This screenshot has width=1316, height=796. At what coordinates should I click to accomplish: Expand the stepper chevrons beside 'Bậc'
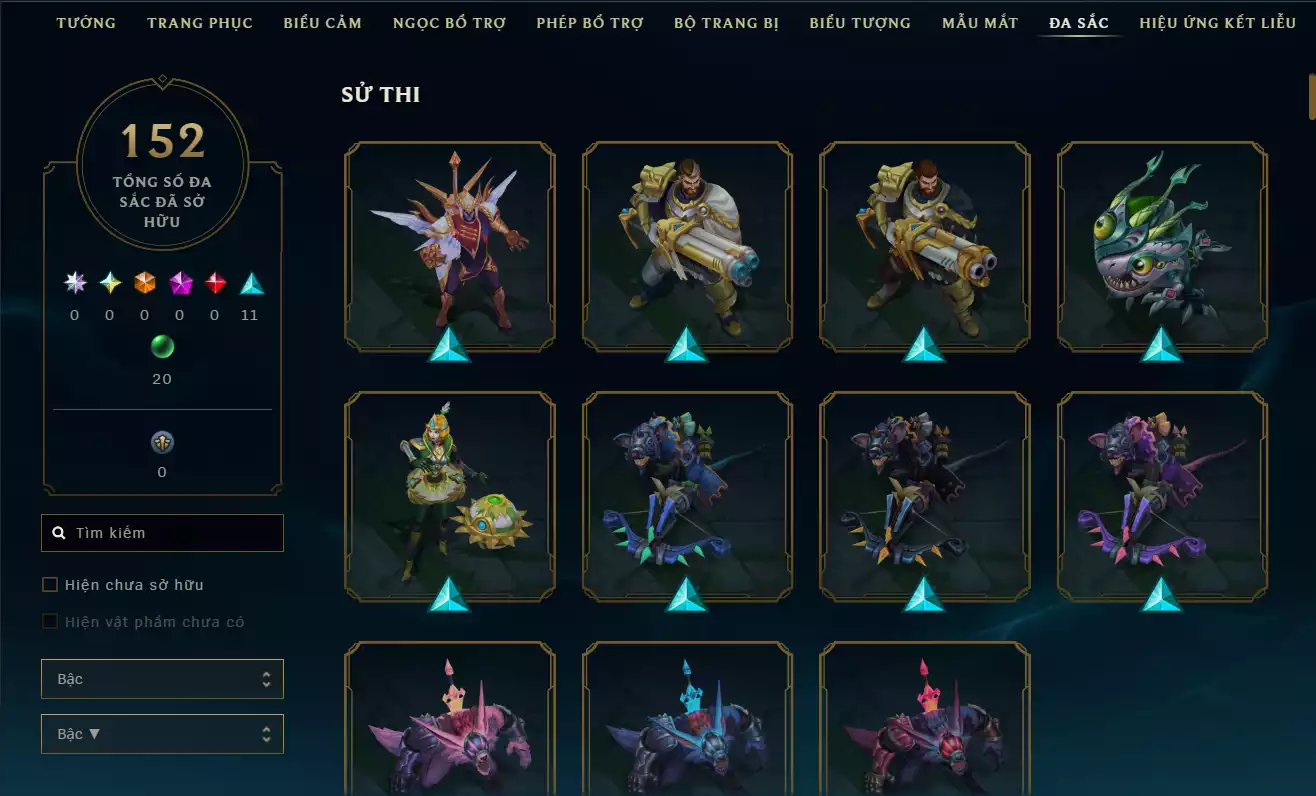pyautogui.click(x=268, y=678)
